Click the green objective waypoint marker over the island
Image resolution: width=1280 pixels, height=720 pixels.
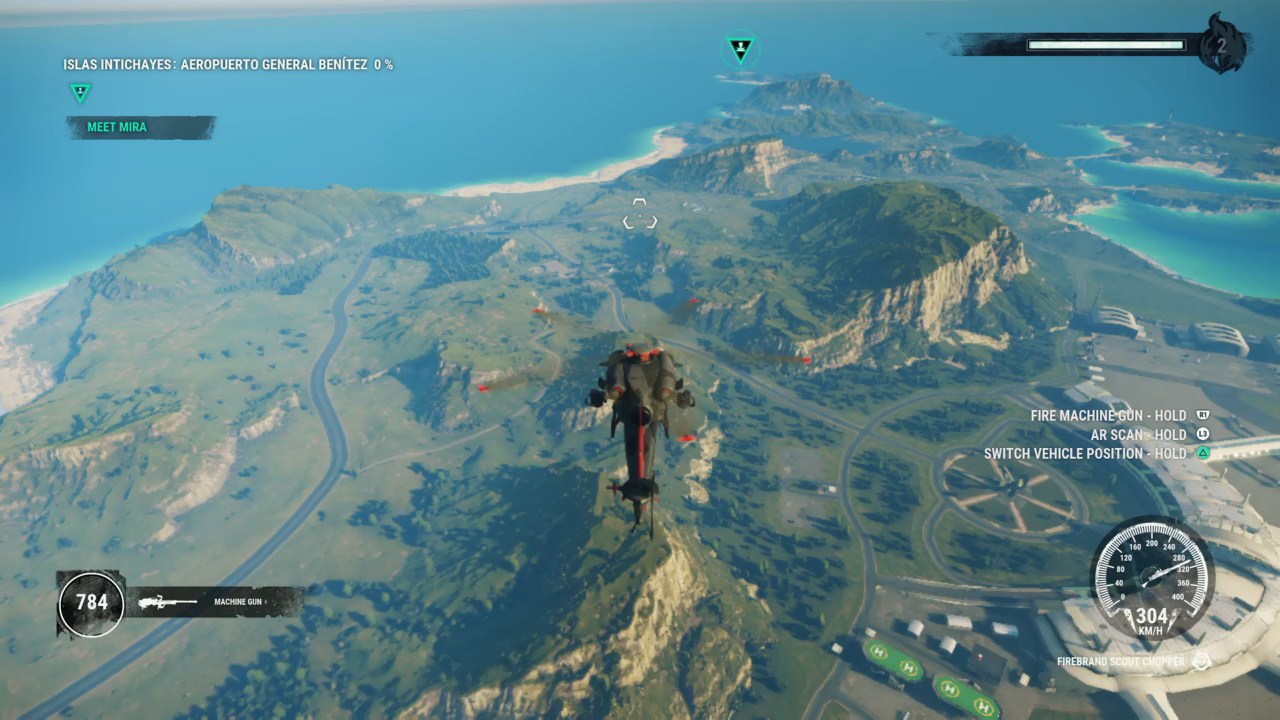point(740,47)
